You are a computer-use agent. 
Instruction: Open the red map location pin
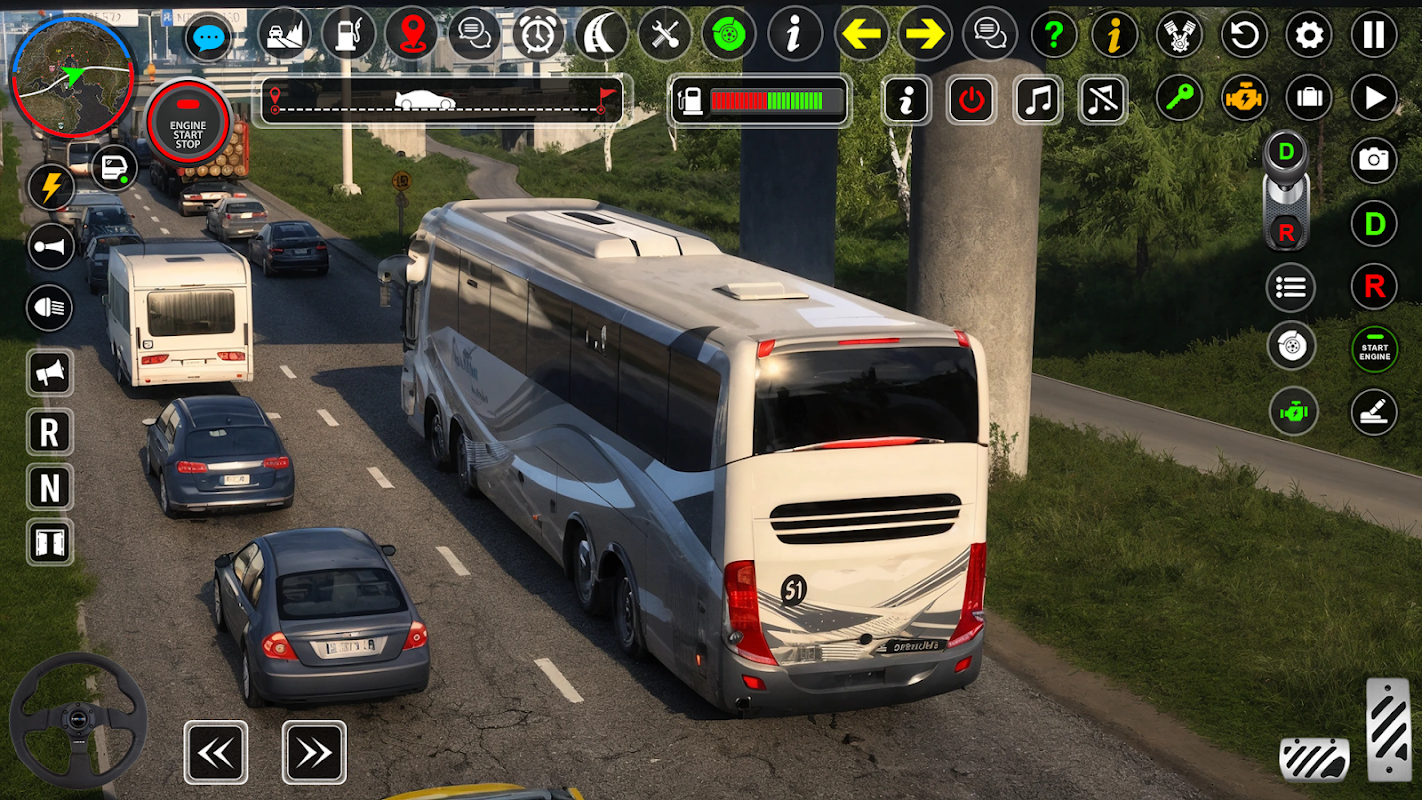click(411, 34)
